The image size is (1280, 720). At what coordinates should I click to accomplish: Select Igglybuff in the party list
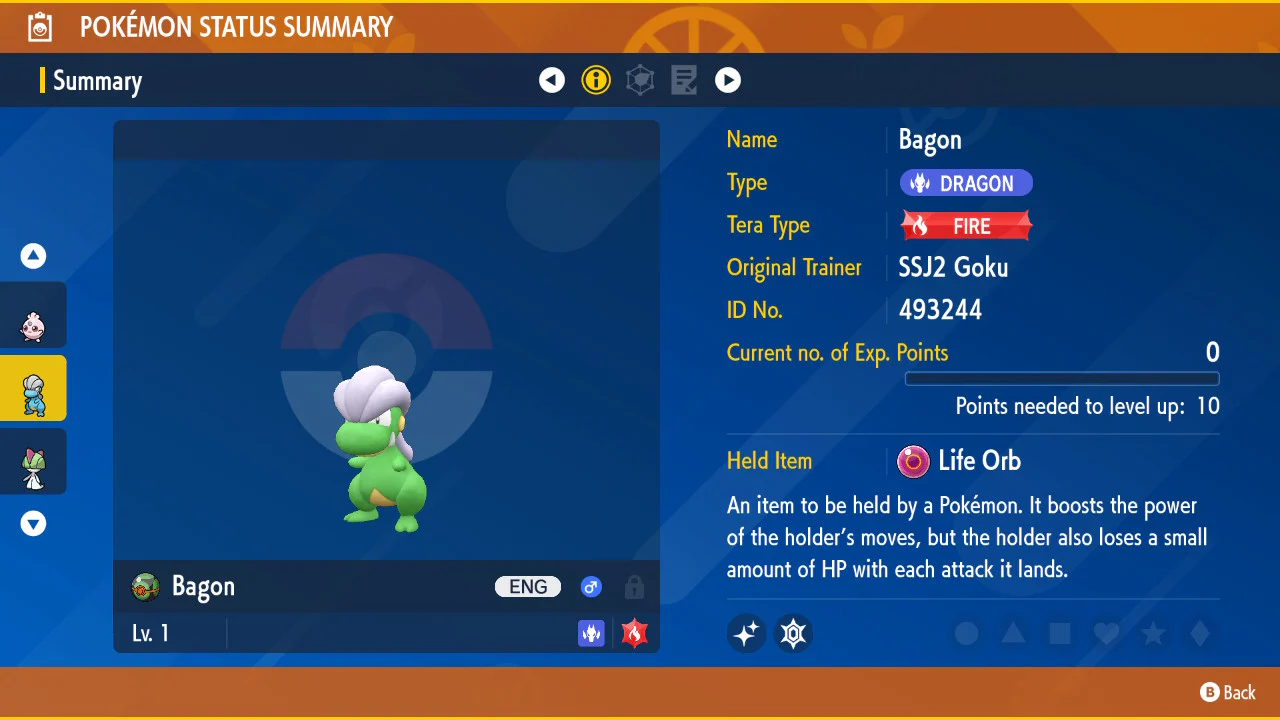[x=33, y=316]
